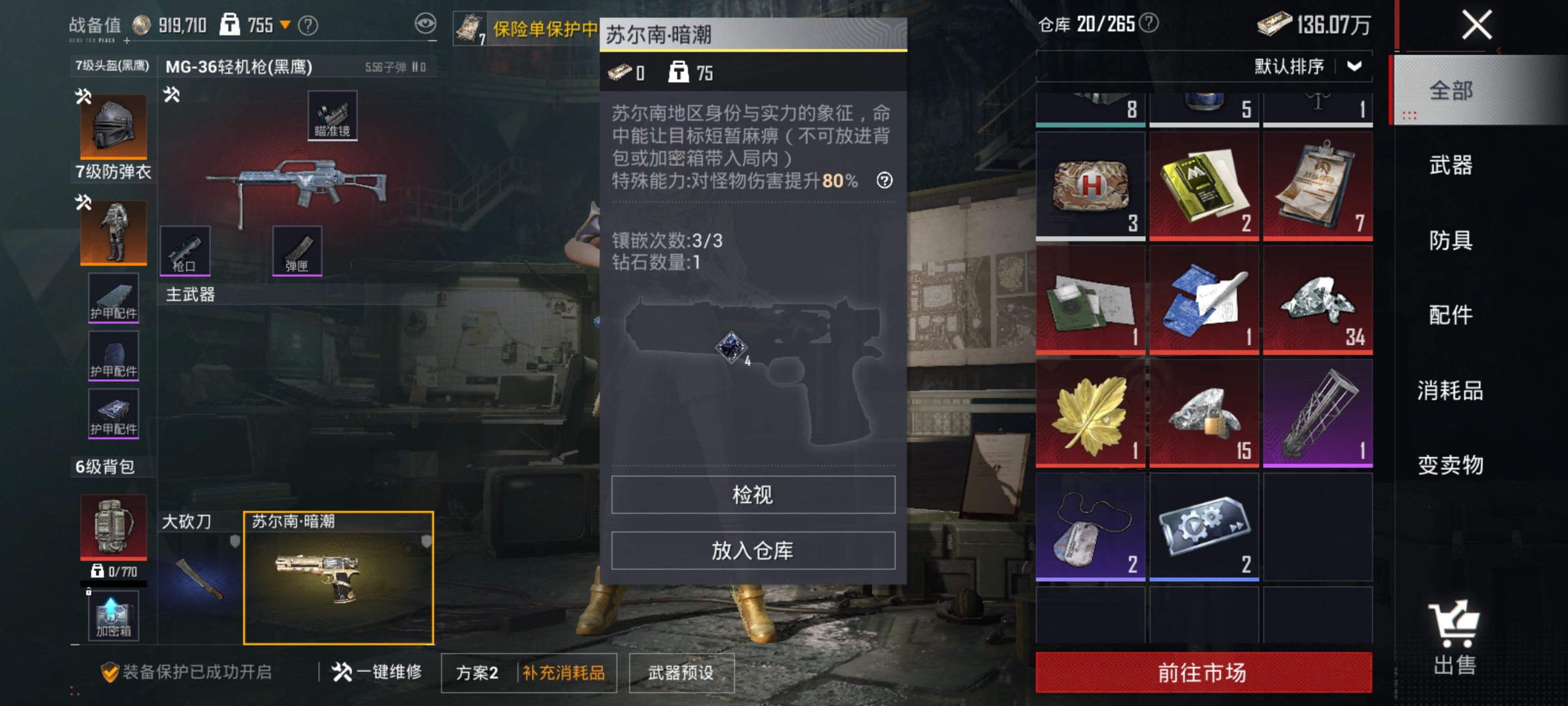Open the 默认排序 sorting dropdown
The height and width of the screenshot is (706, 1568).
click(x=1352, y=65)
